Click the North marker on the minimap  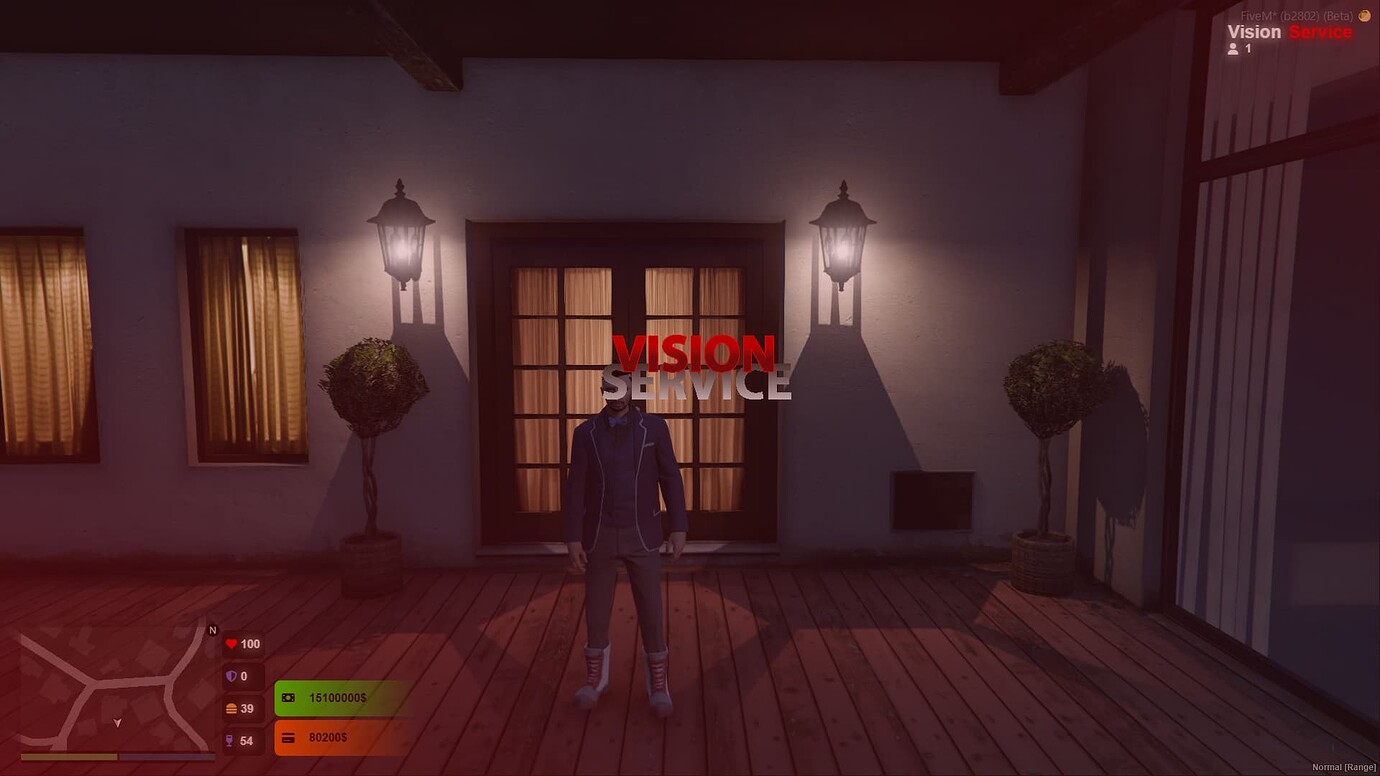coord(212,631)
